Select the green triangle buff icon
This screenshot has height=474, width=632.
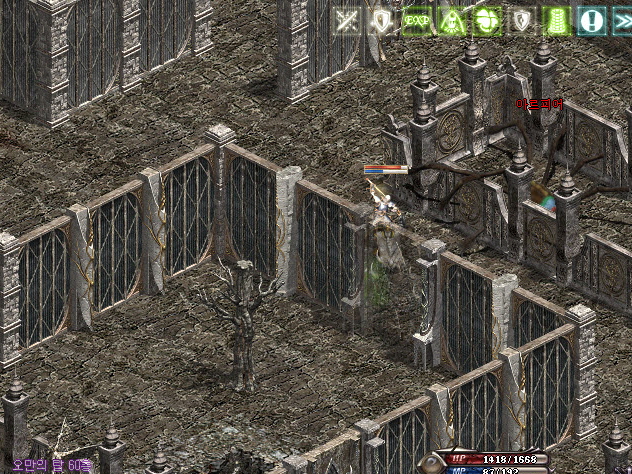click(x=451, y=20)
